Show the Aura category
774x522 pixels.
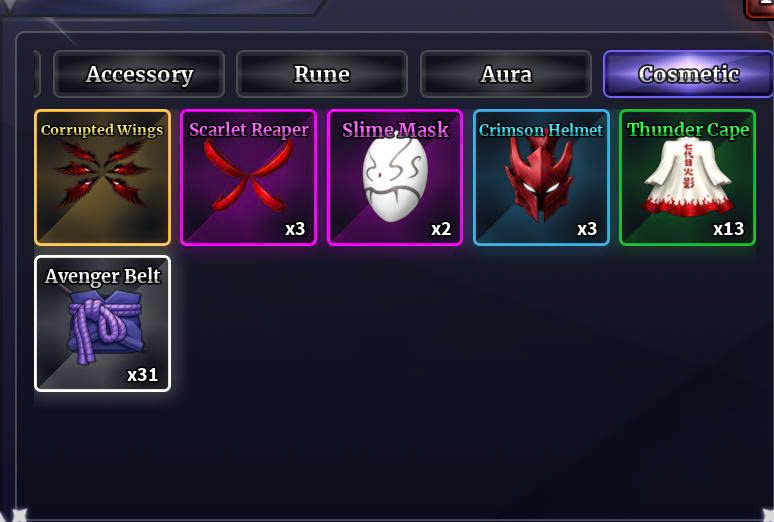(505, 74)
